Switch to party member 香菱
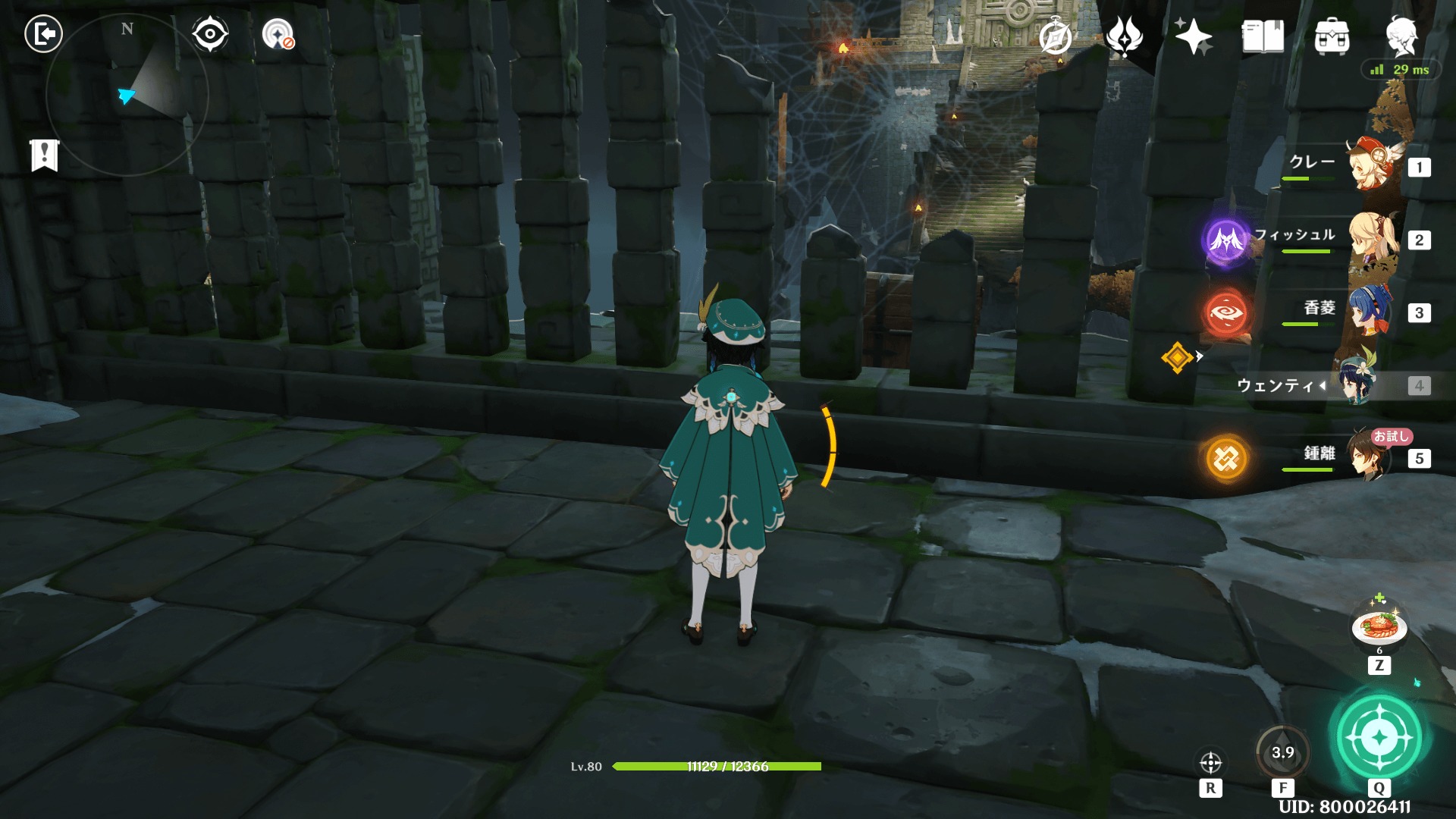Viewport: 1456px width, 819px height. pyautogui.click(x=1370, y=312)
